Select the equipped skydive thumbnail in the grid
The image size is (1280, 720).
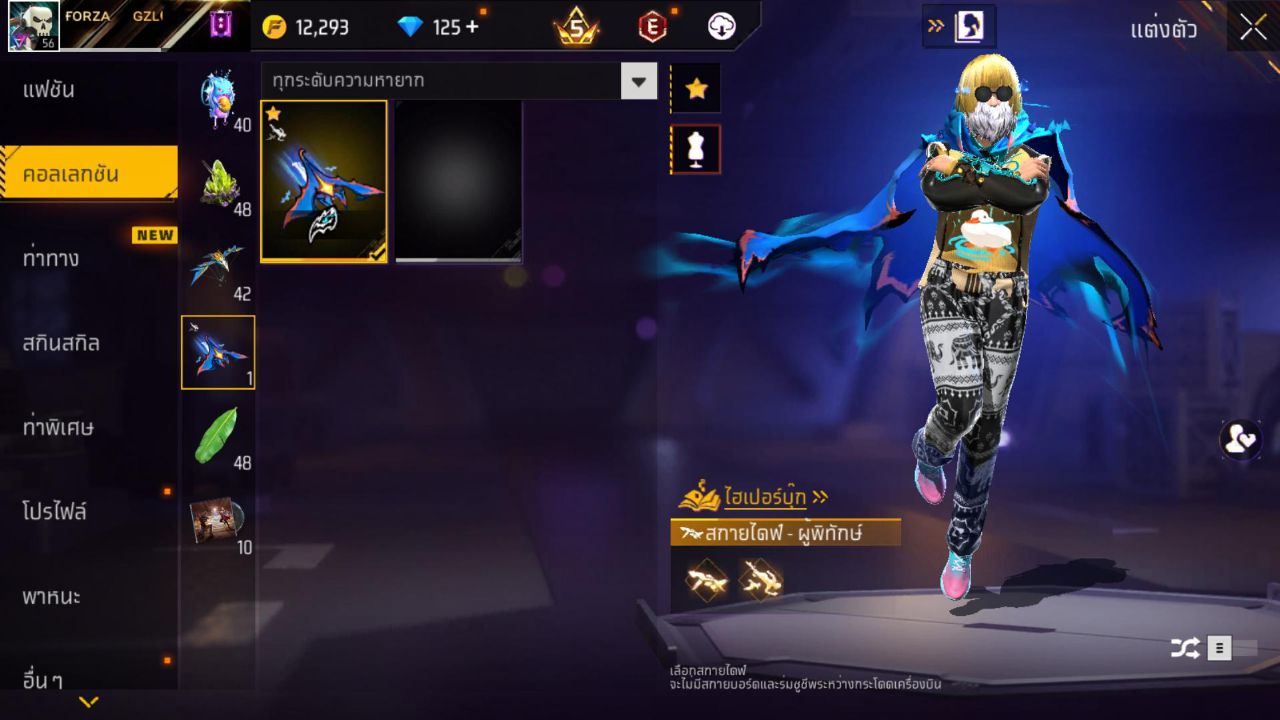tap(322, 180)
